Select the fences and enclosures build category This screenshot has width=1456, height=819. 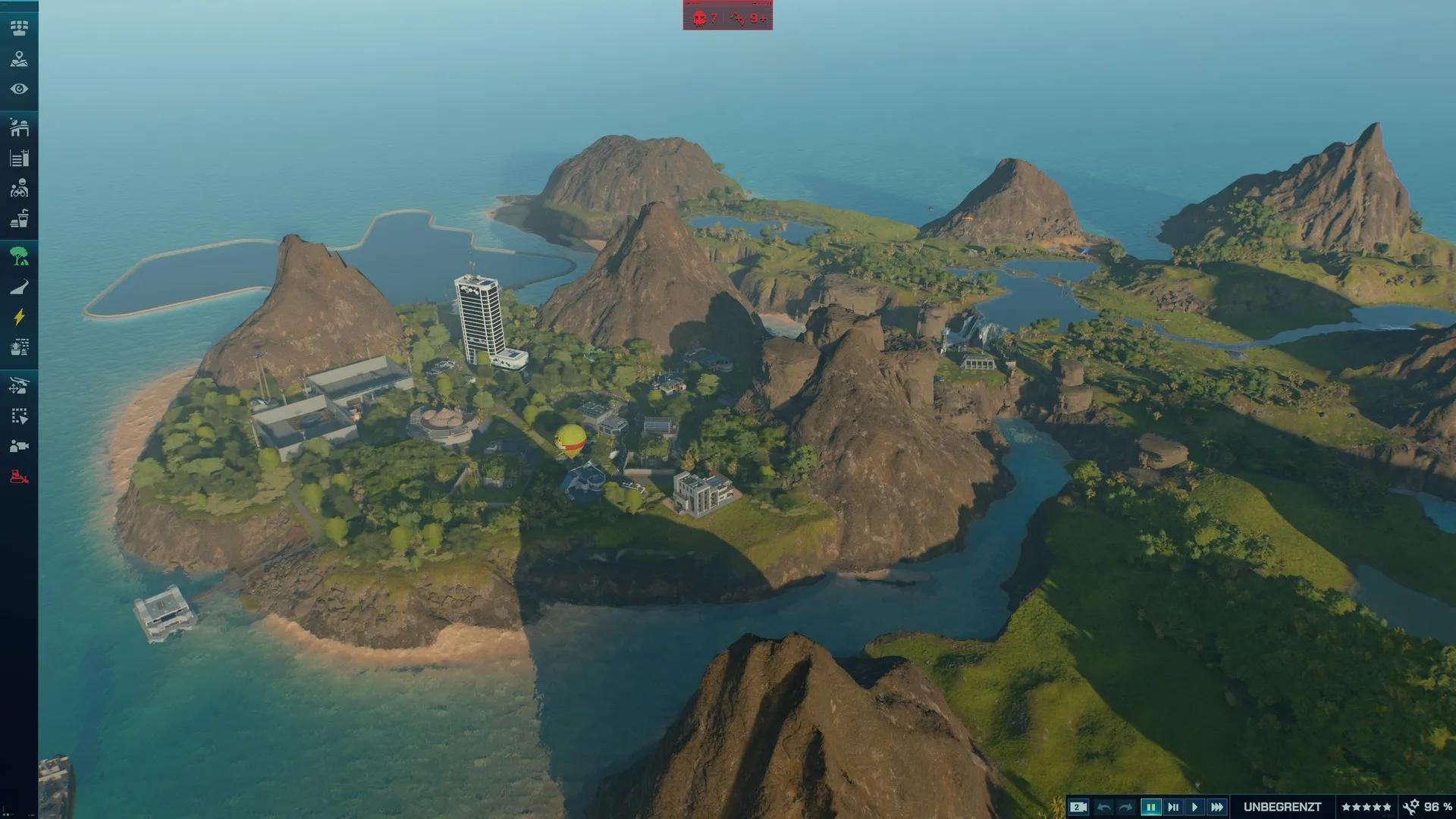19,158
